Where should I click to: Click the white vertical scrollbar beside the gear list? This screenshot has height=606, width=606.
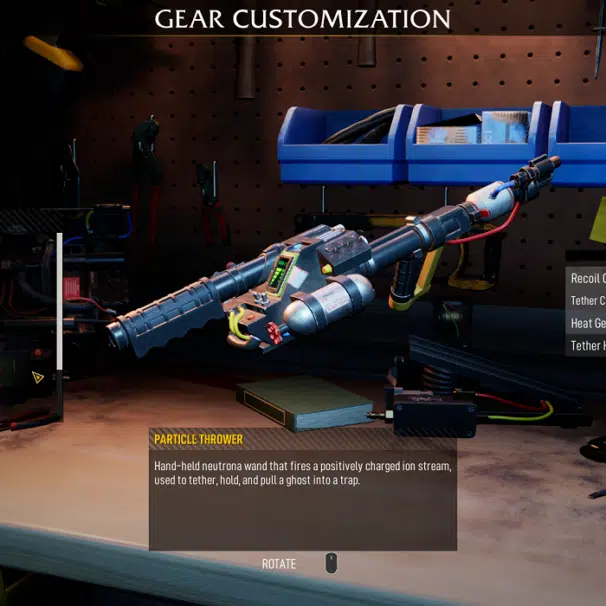(60, 300)
